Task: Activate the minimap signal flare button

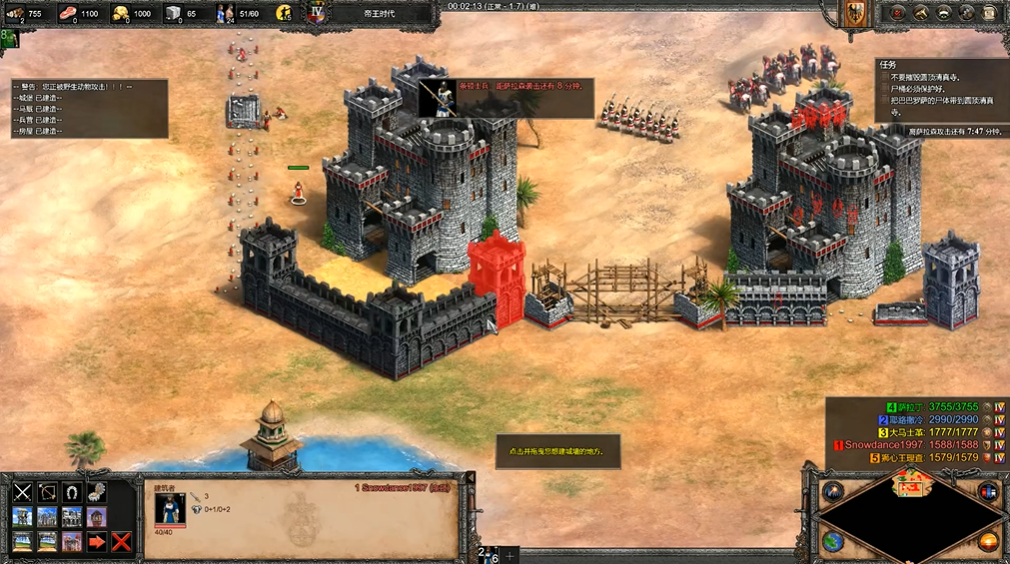Action: [x=833, y=492]
